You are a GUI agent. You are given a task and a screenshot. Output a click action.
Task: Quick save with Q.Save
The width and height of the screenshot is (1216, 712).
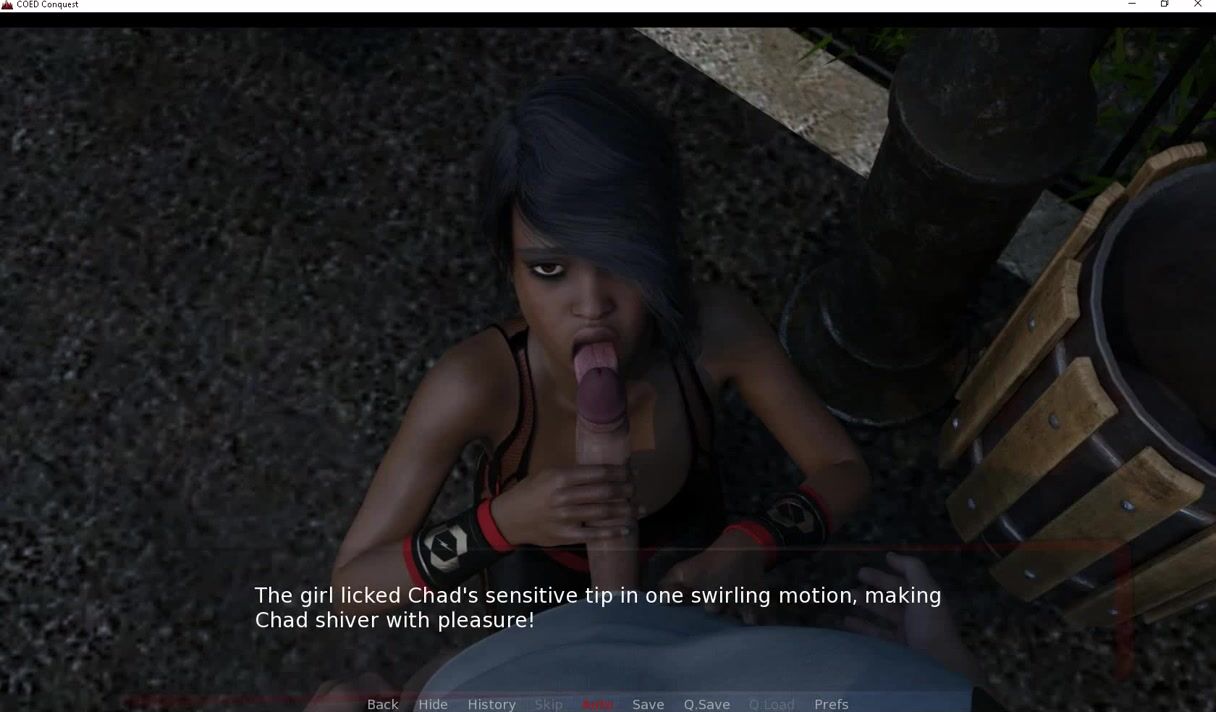(706, 704)
